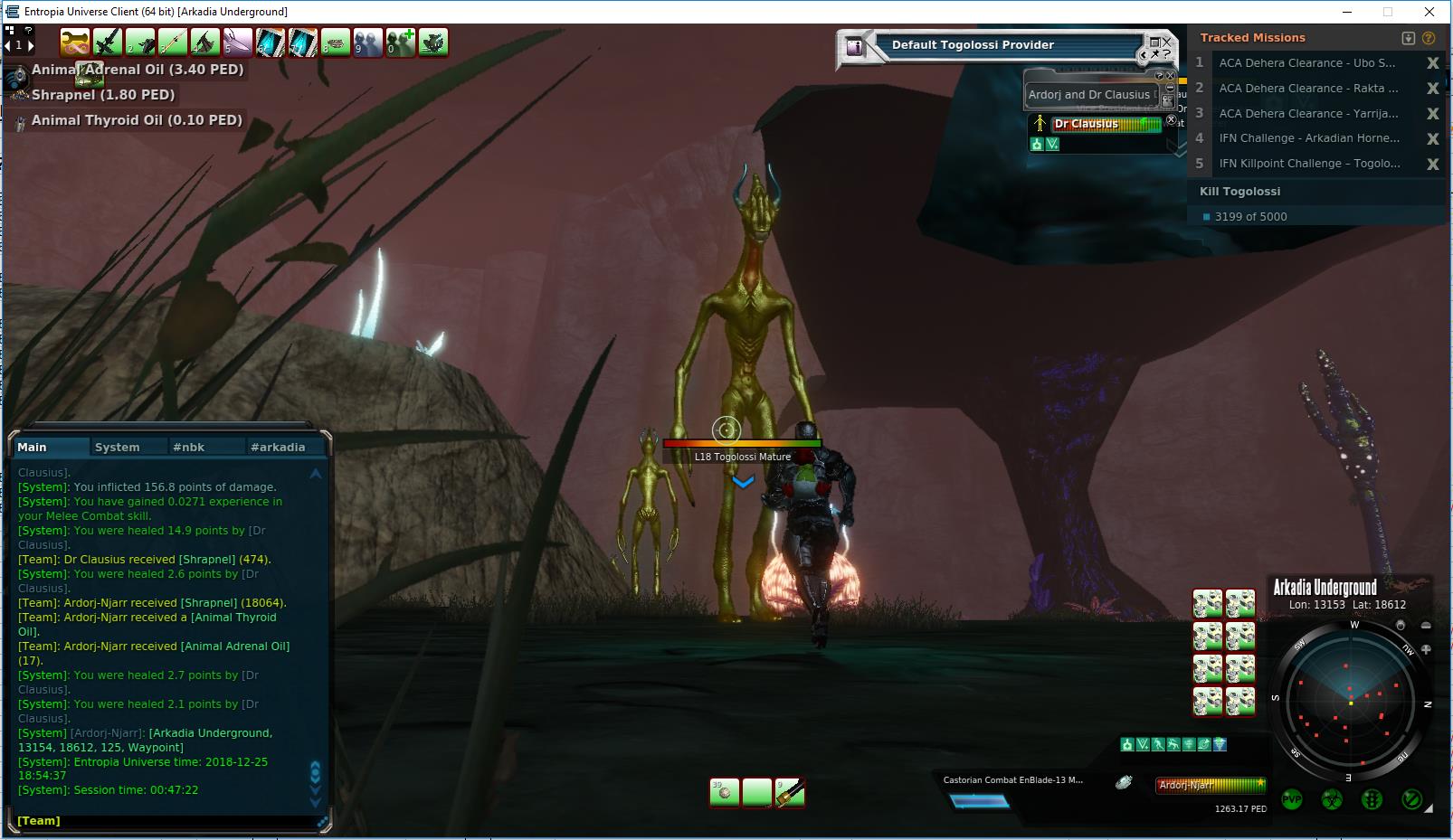Toggle the green PVP button
Screen dimensions: 1453x840
click(x=1292, y=799)
